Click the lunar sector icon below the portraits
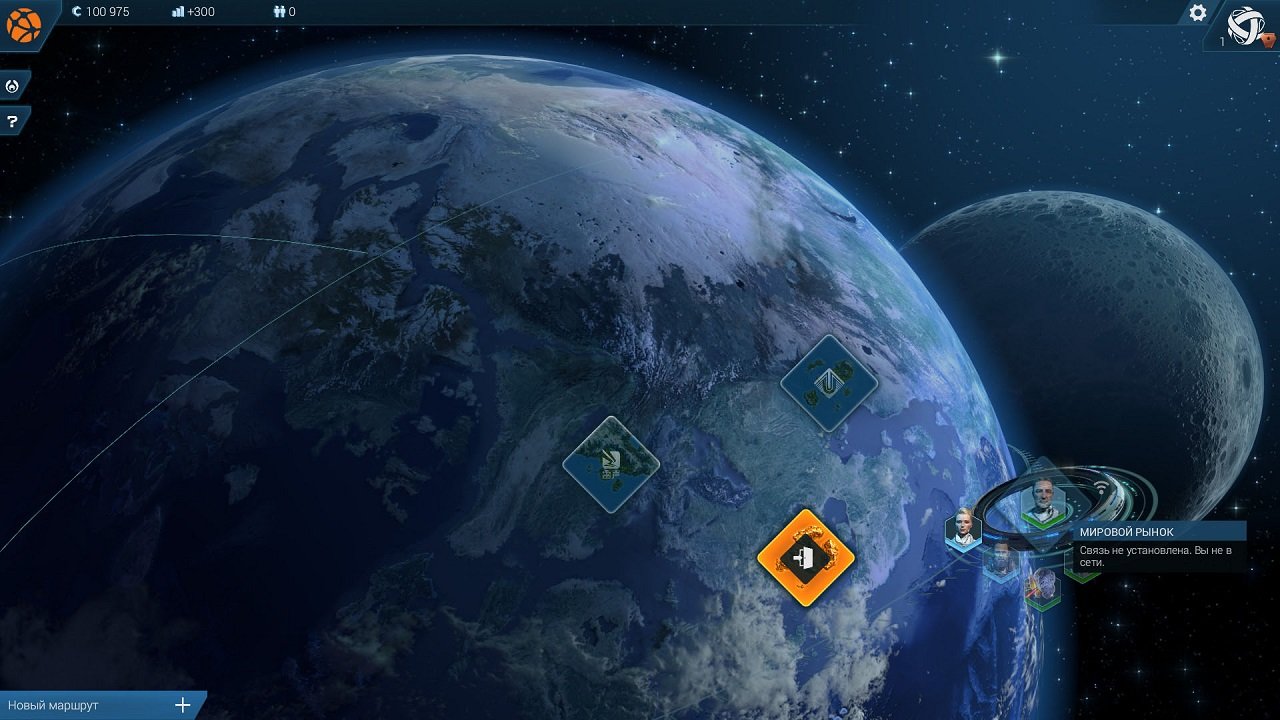The width and height of the screenshot is (1280, 720). point(1041,585)
